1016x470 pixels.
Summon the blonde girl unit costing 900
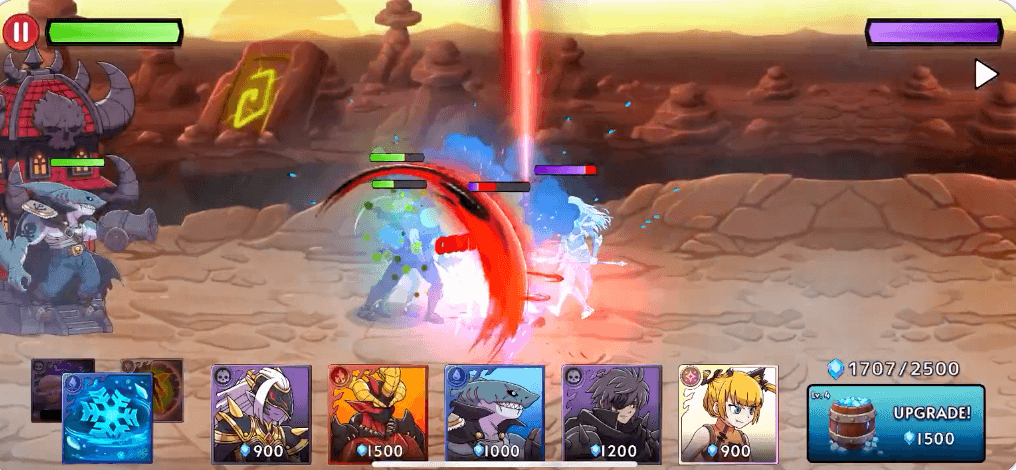[x=727, y=412]
